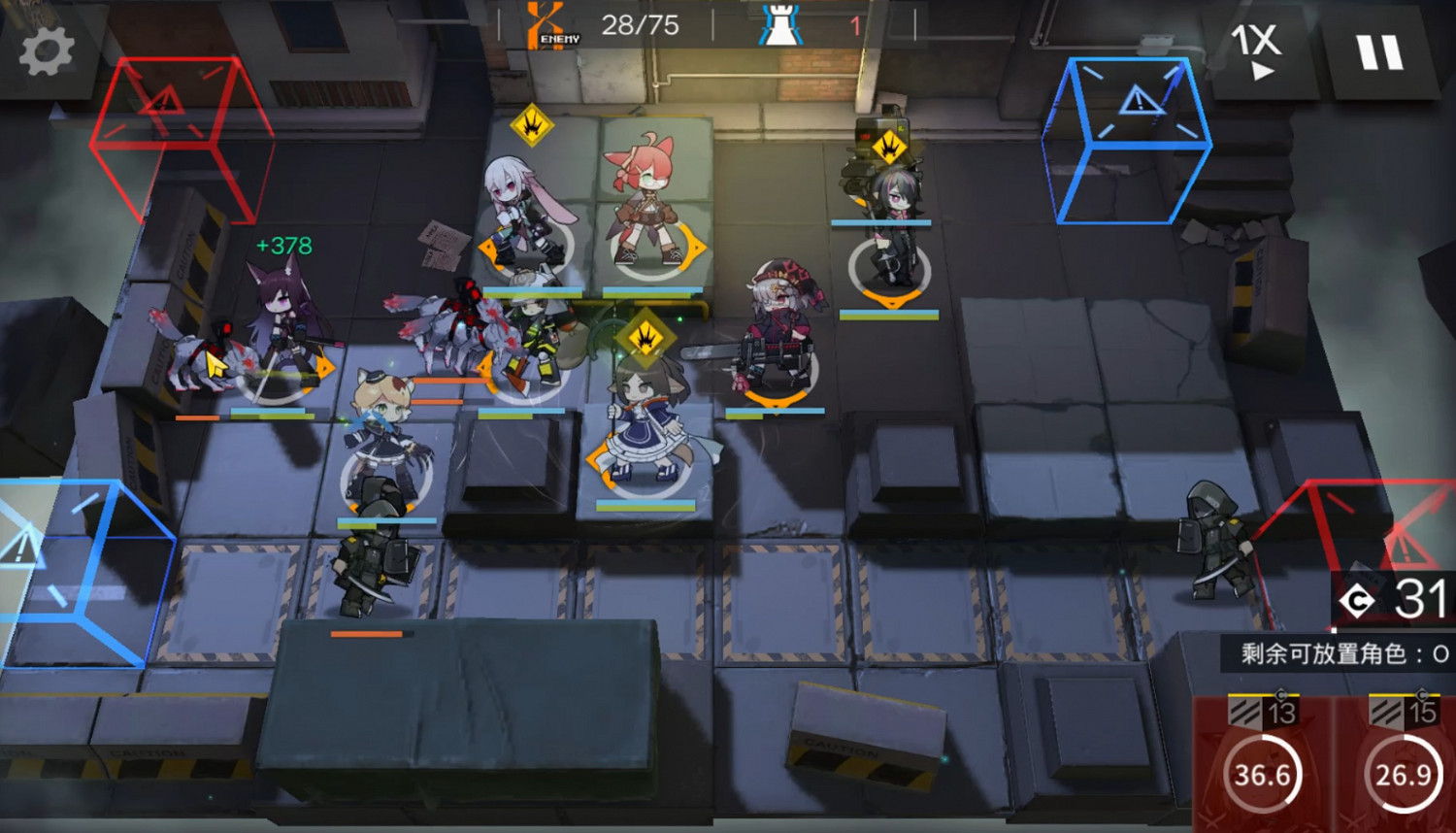This screenshot has height=833, width=1456.
Task: Select the black-haired wolf-eared operator on the left
Action: (281, 320)
